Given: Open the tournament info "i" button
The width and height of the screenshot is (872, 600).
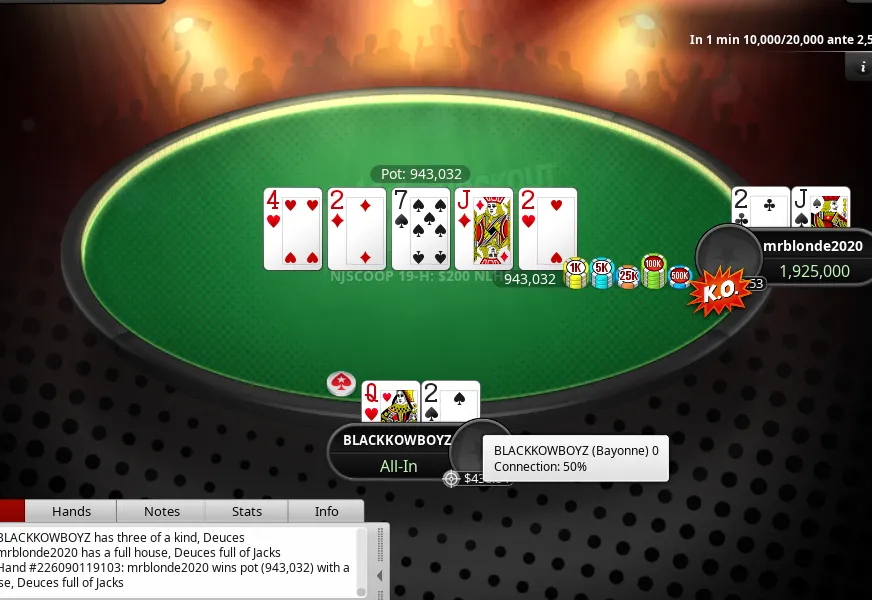Looking at the screenshot, I should click(x=861, y=67).
